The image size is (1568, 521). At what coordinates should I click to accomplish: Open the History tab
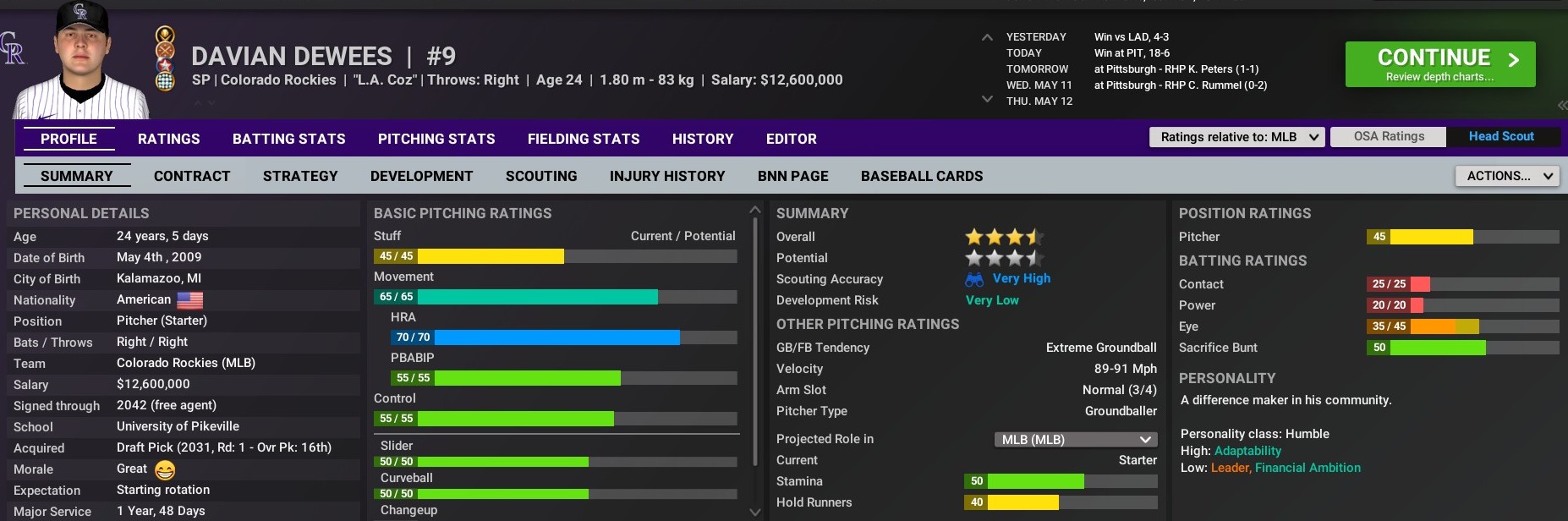703,139
